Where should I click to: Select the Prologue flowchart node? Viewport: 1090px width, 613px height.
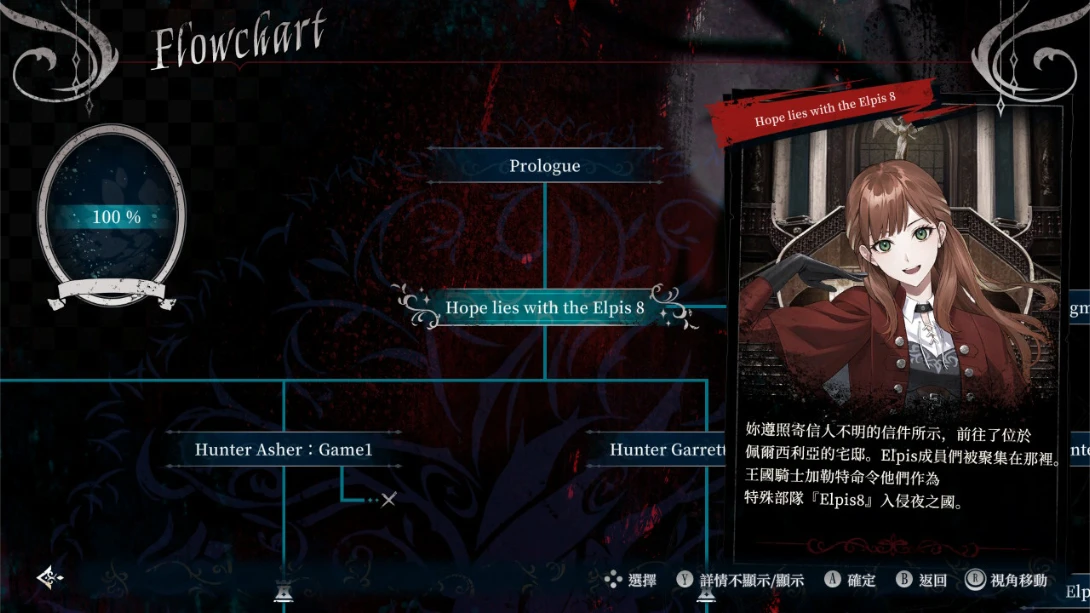(x=544, y=166)
